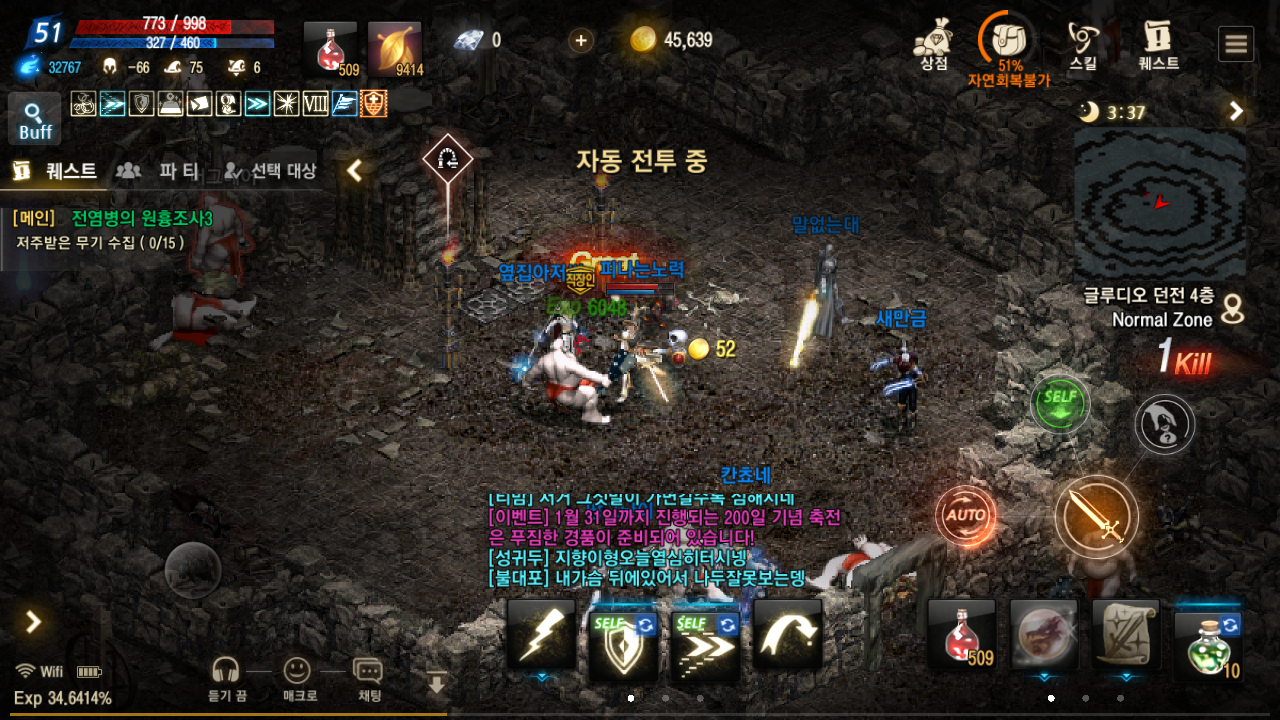Open the 상점 shop
This screenshot has height=720, width=1280.
pyautogui.click(x=932, y=43)
